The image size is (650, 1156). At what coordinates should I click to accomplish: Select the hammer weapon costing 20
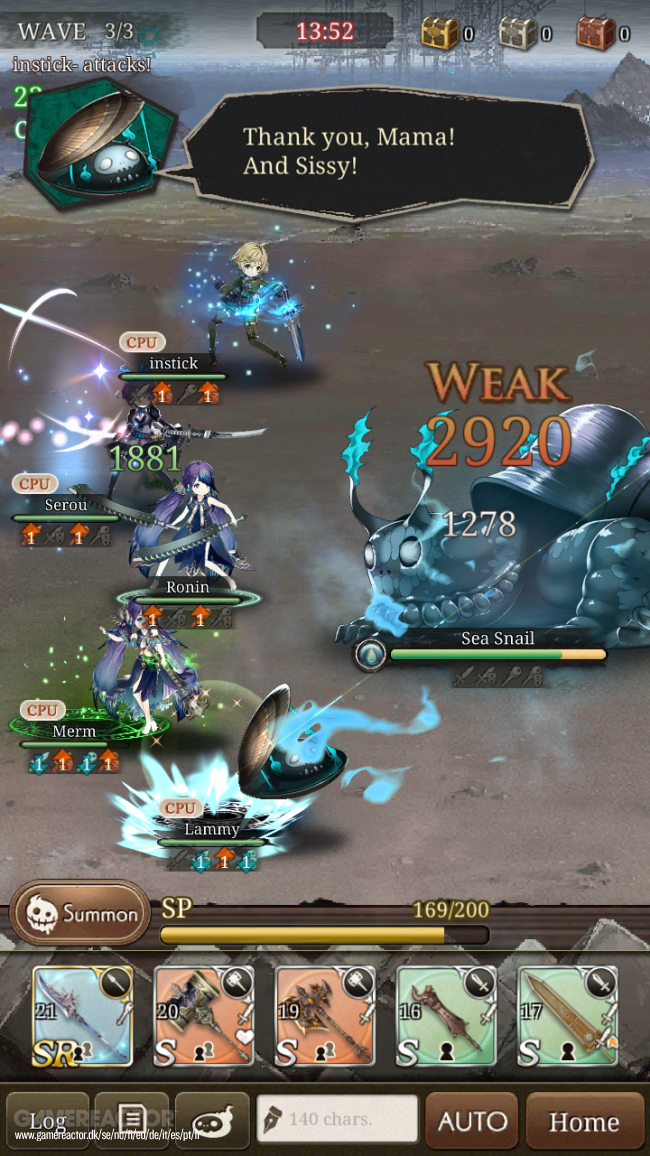point(204,1016)
